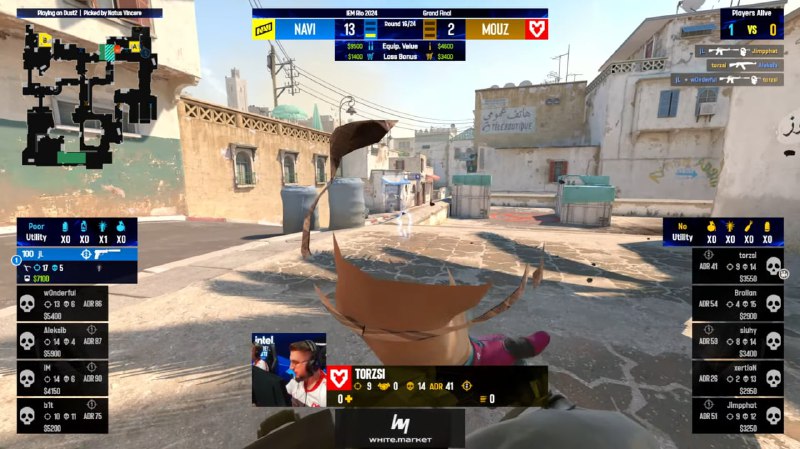This screenshot has height=449, width=800.
Task: Select the Players Alive counter panel
Action: 751,24
